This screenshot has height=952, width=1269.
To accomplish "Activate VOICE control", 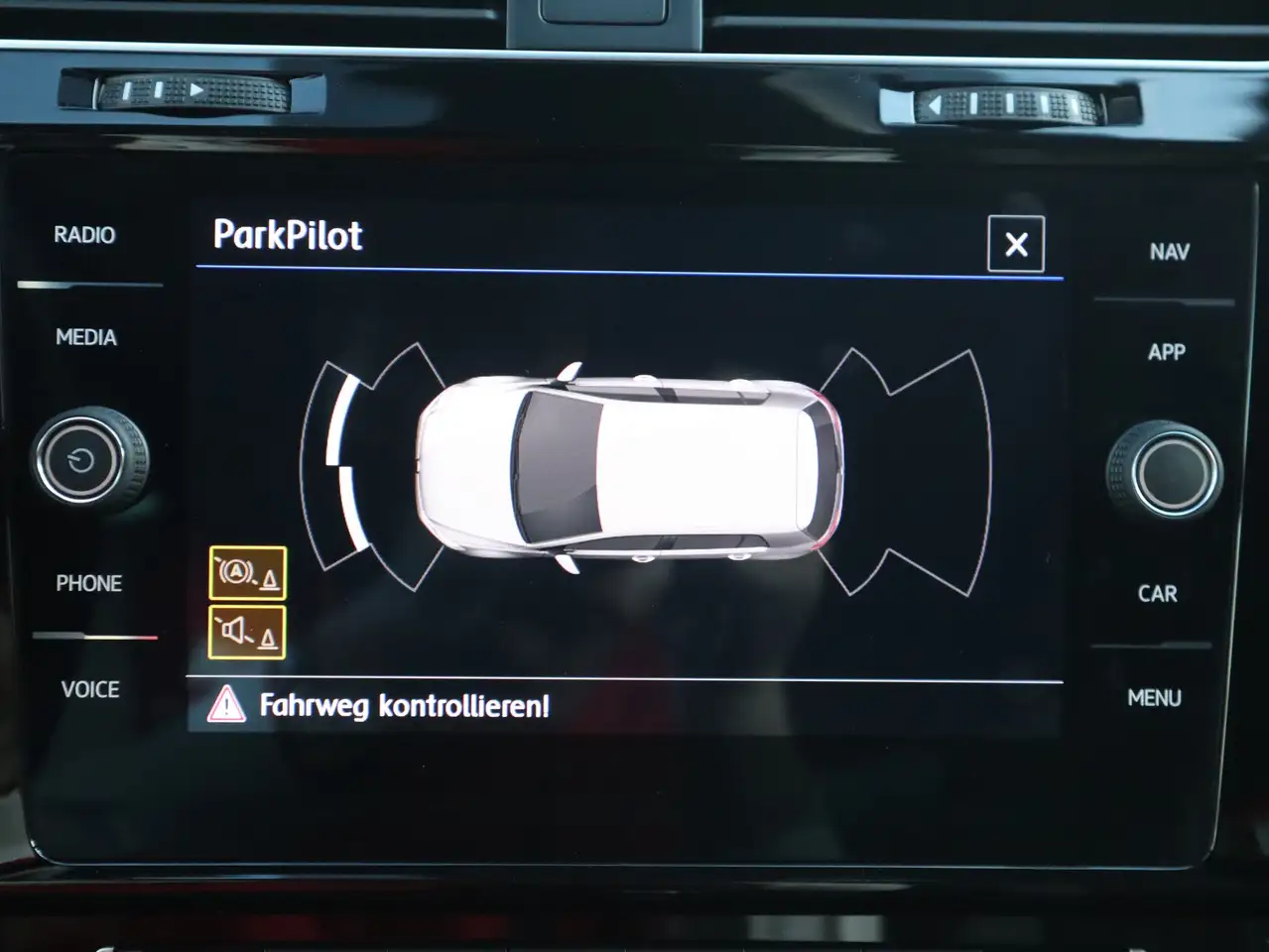I will [x=90, y=689].
